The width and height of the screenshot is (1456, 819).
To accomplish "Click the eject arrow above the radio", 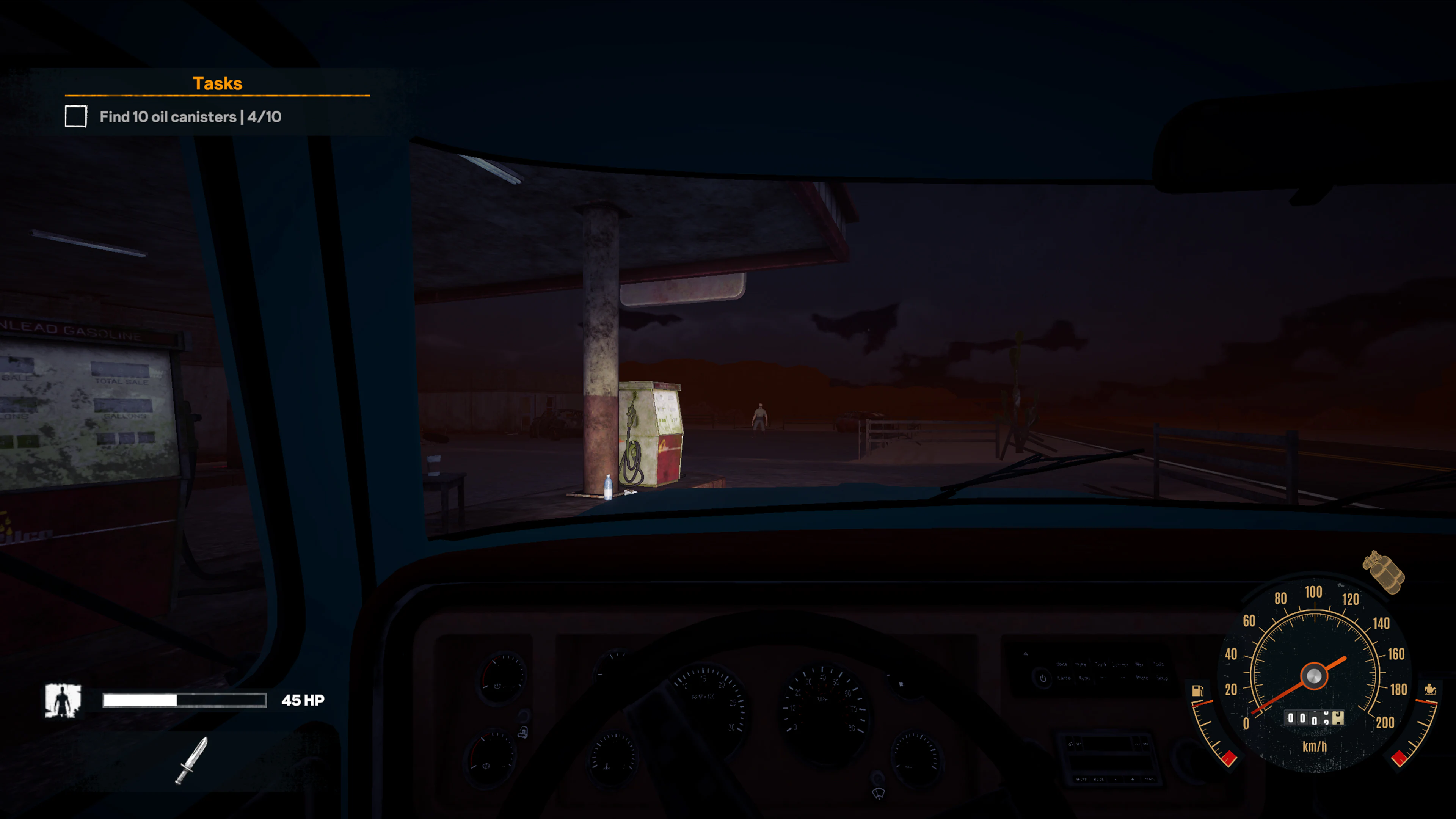I will point(1026,654).
